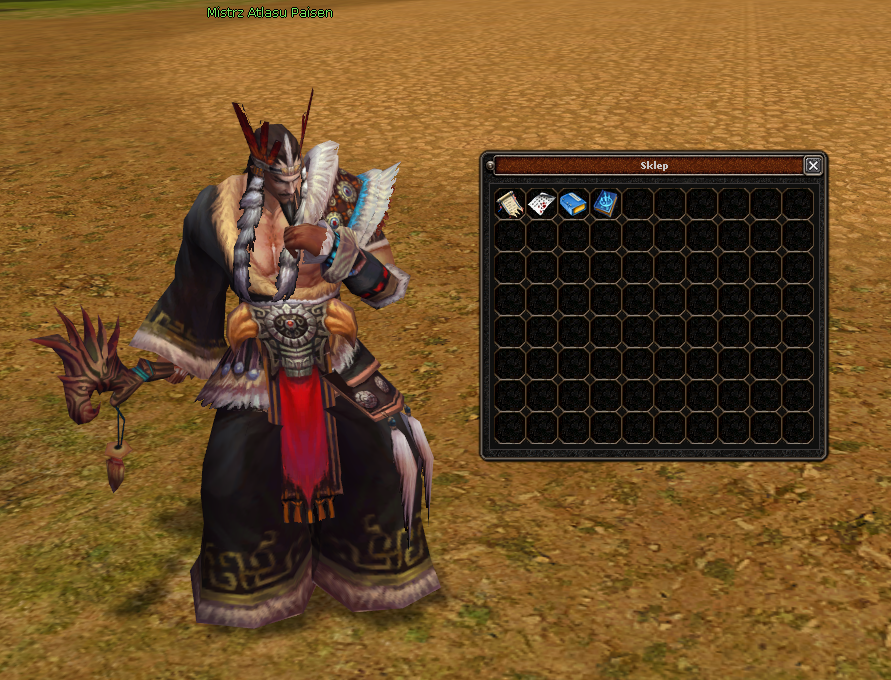Click the Sklep window title bar
The height and width of the screenshot is (680, 891).
[648, 166]
